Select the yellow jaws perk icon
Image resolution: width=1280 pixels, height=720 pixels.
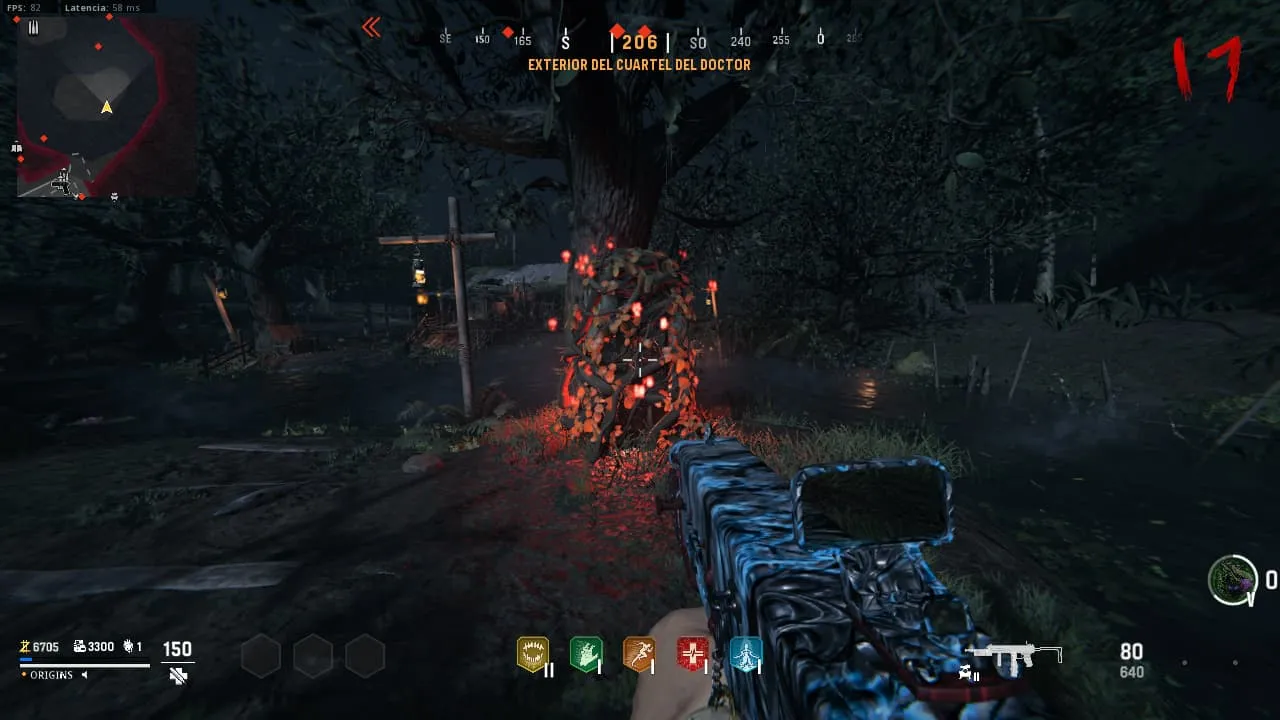coord(533,654)
